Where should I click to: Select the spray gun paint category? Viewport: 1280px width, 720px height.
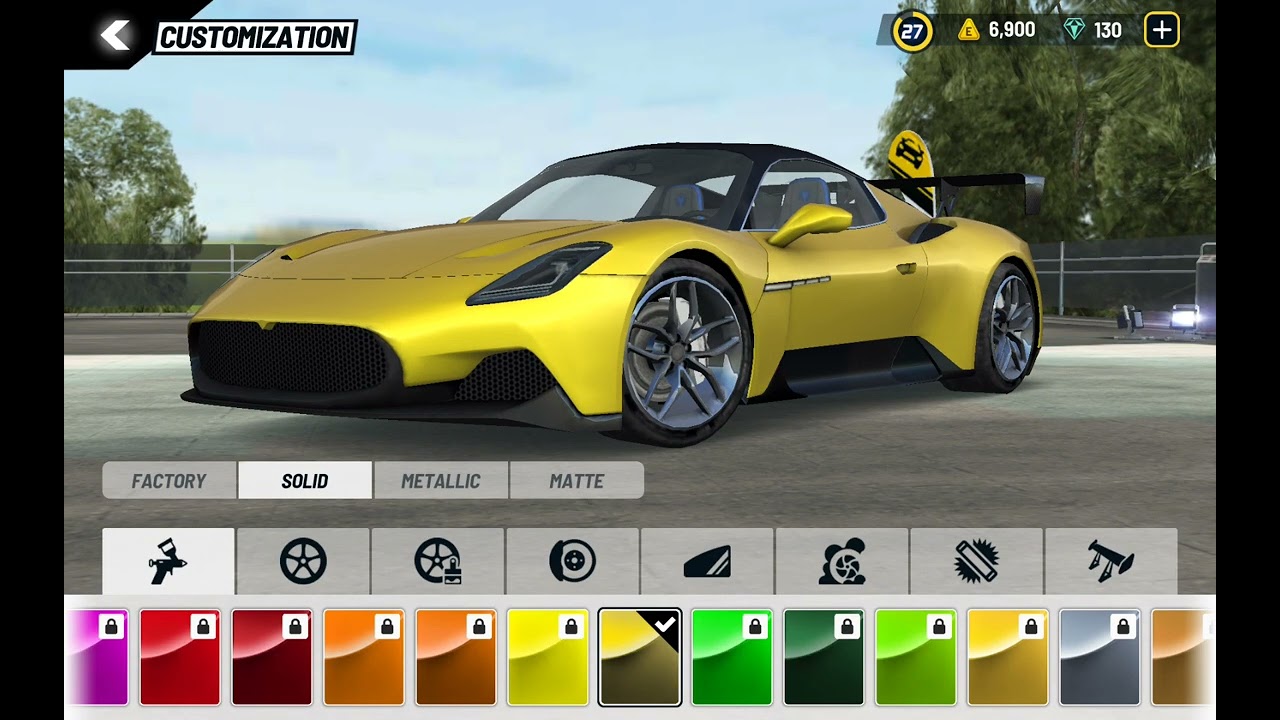coord(168,561)
